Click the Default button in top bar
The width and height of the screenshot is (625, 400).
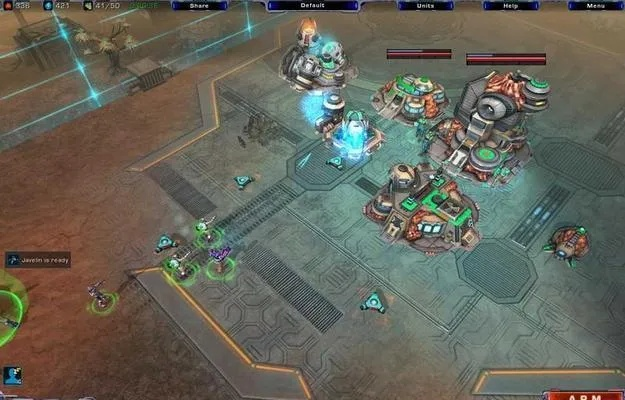click(x=312, y=5)
